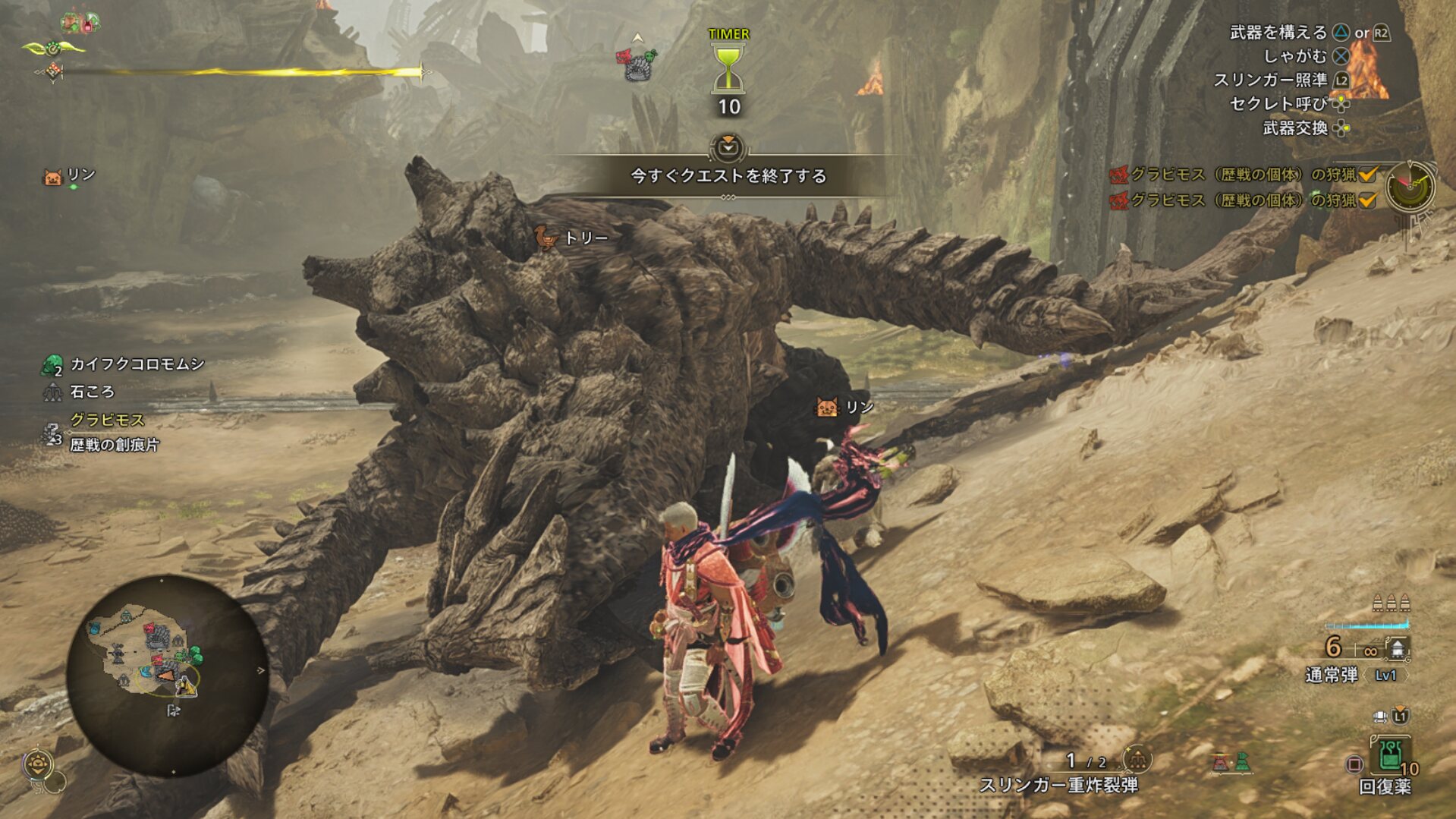Click the player status icons above the health bar
Viewport: 1456px width, 819px height.
81,22
